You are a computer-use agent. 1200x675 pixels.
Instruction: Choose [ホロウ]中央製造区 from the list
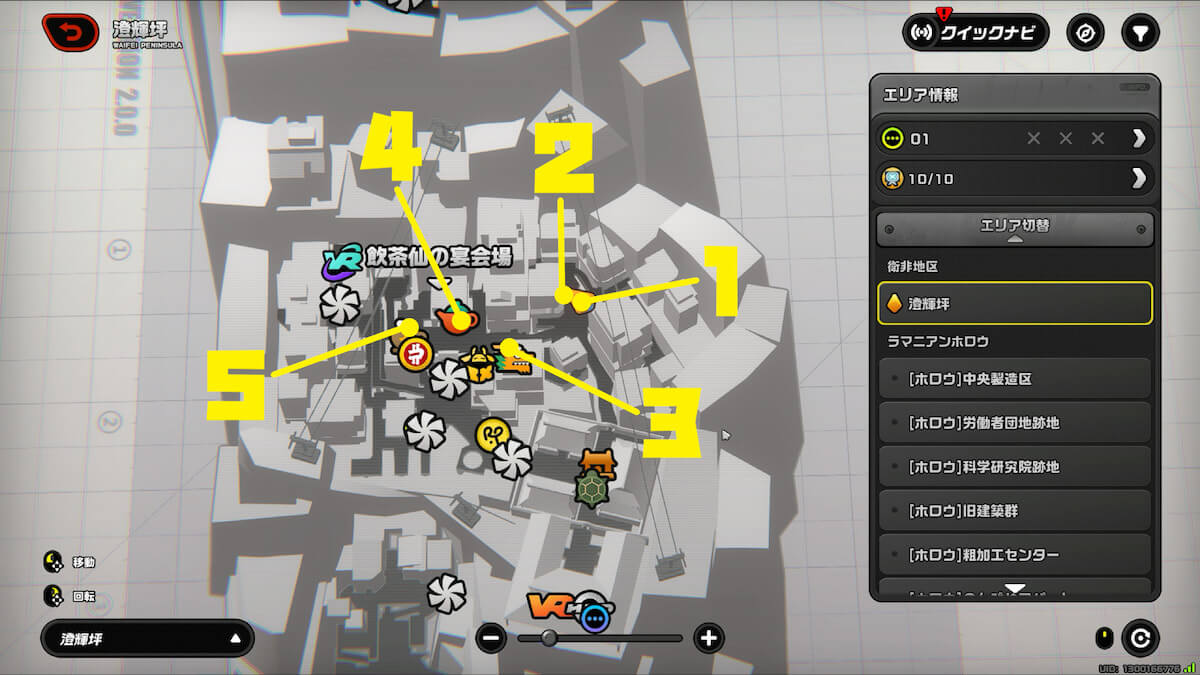1014,379
